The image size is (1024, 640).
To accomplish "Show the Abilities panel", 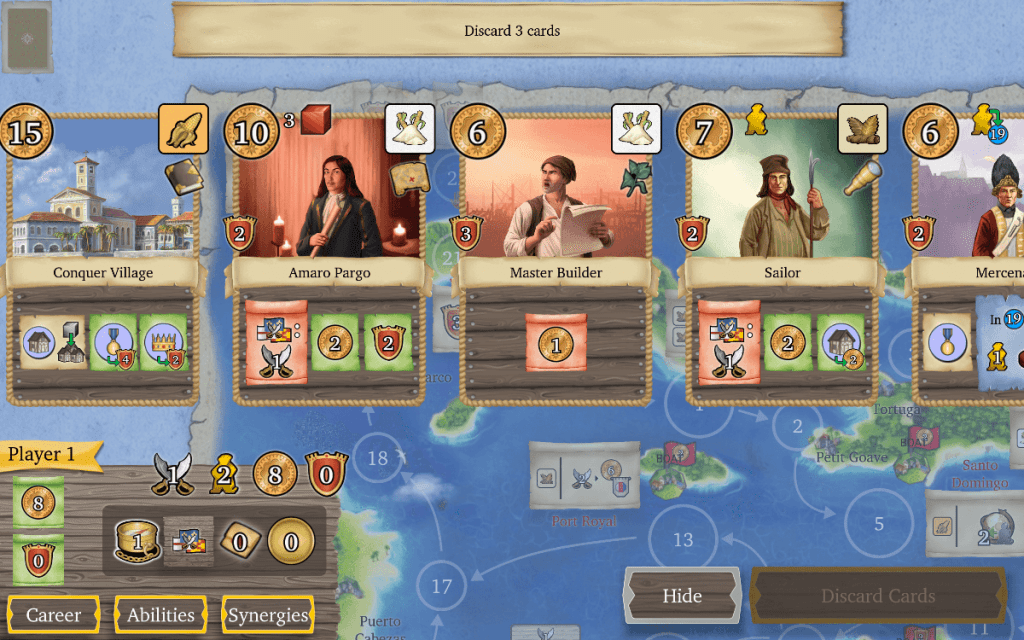I will point(161,615).
